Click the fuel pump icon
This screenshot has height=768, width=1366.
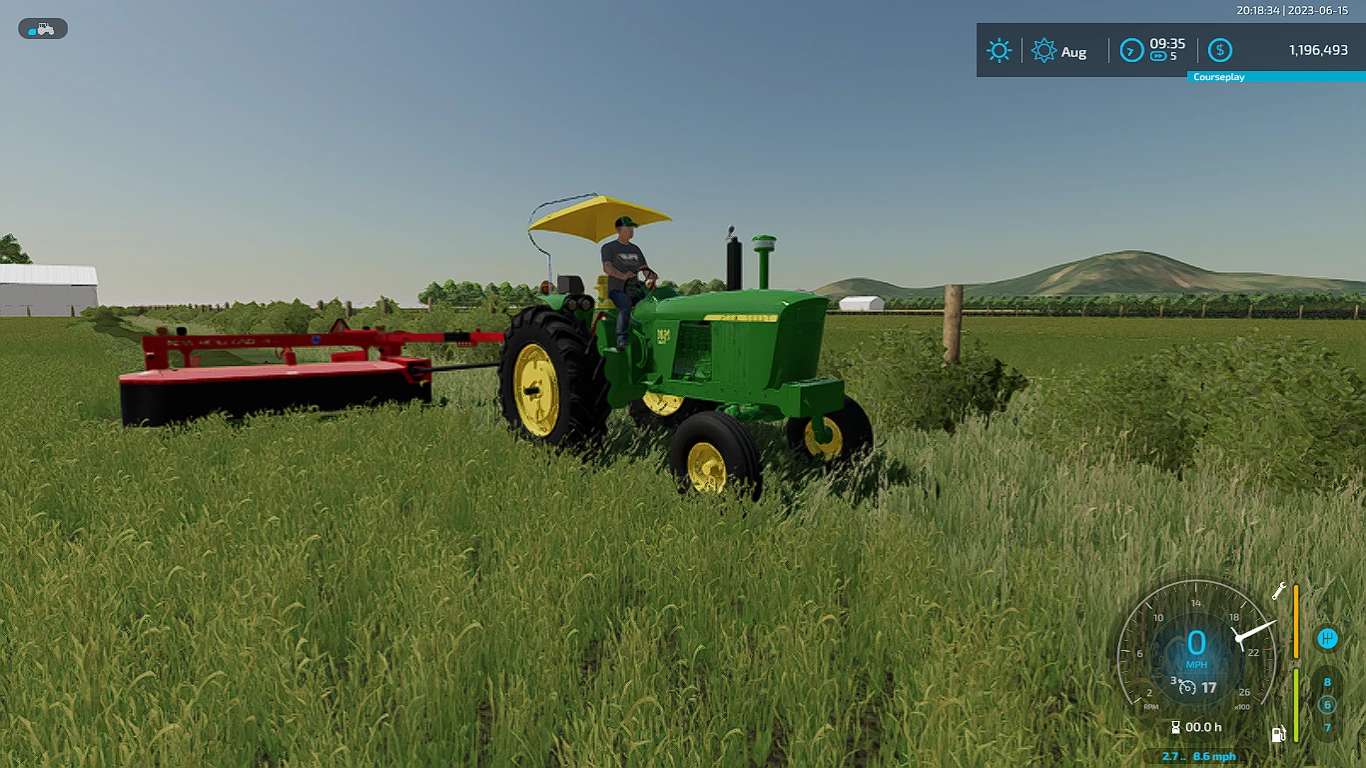(x=1278, y=735)
